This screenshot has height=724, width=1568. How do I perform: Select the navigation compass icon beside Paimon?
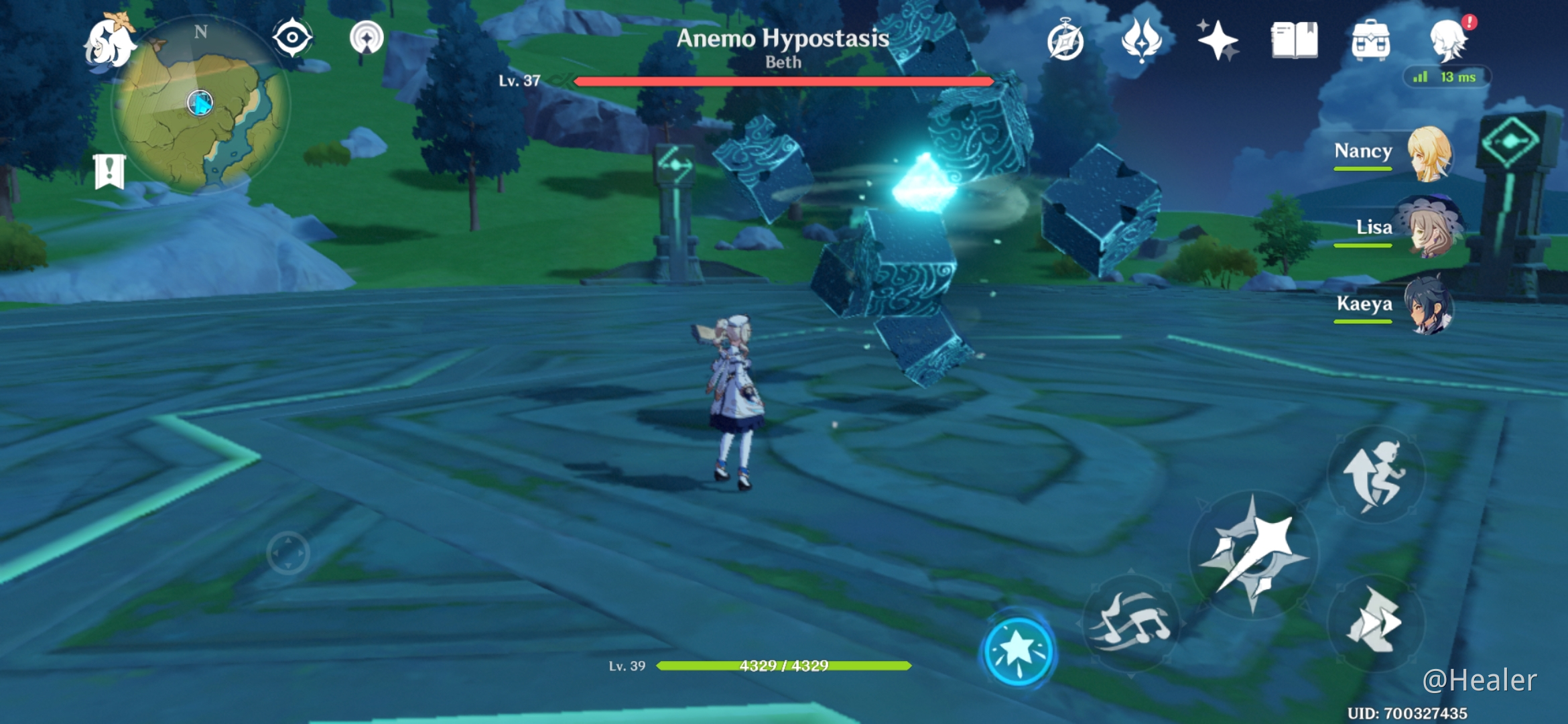tap(291, 38)
